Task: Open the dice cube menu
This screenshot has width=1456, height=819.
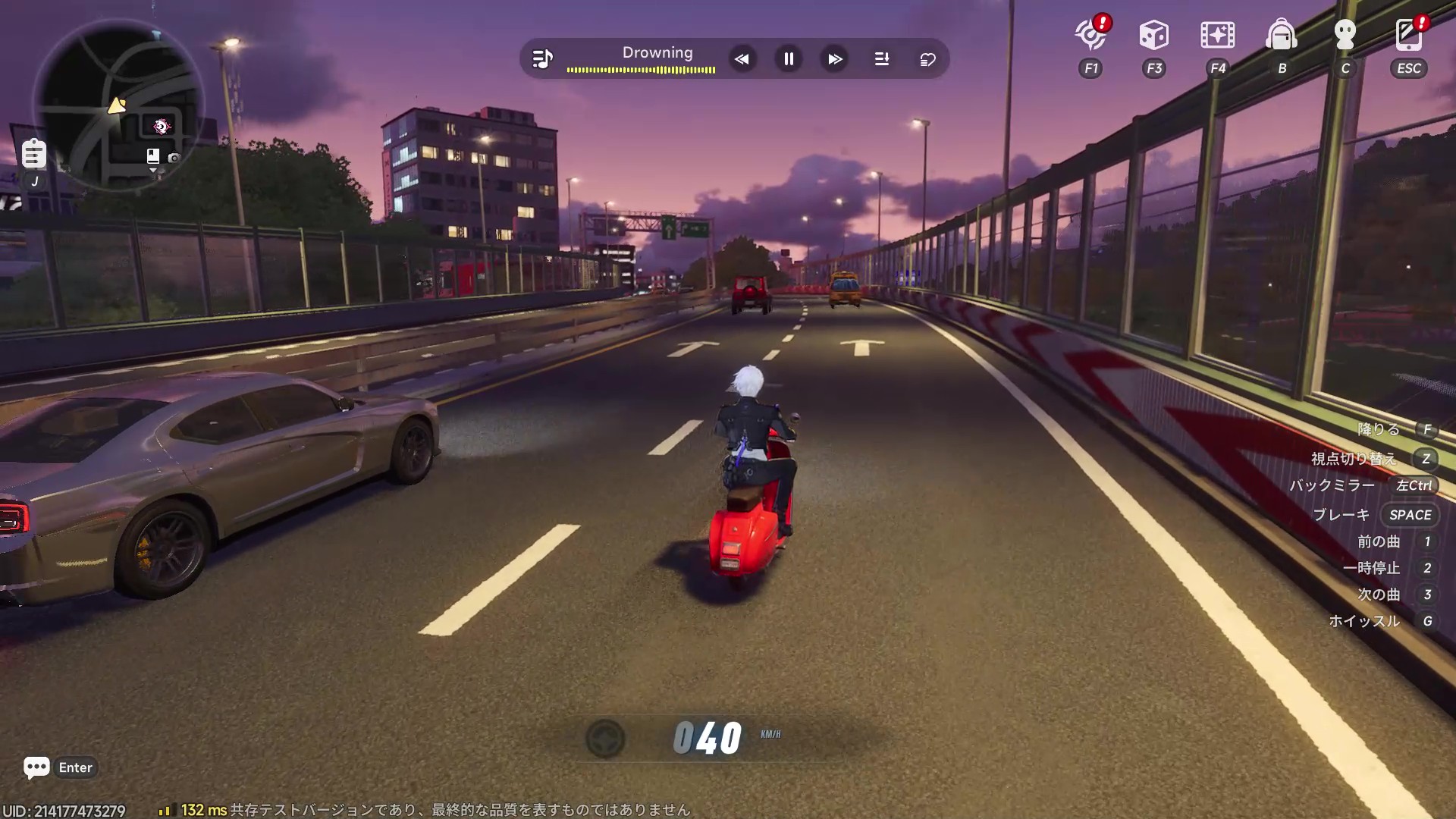Action: tap(1153, 35)
